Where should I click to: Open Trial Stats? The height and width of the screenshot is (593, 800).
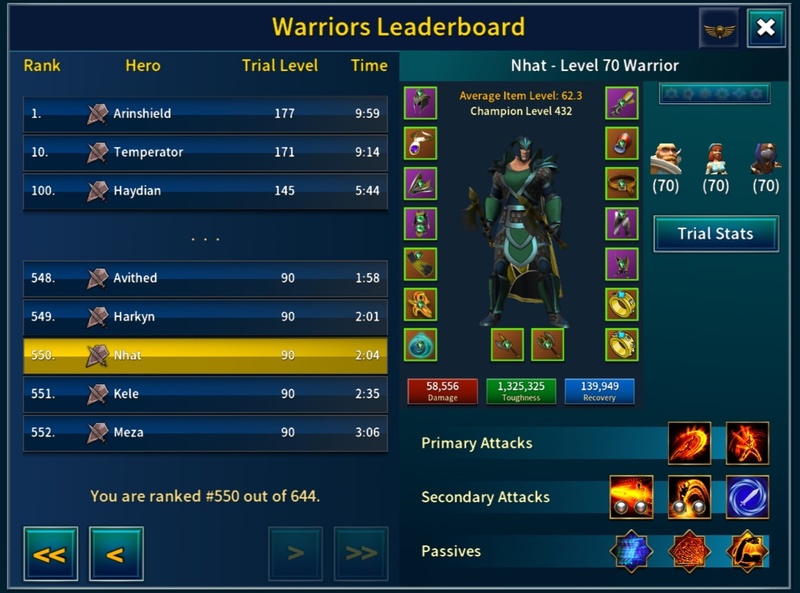pos(715,234)
